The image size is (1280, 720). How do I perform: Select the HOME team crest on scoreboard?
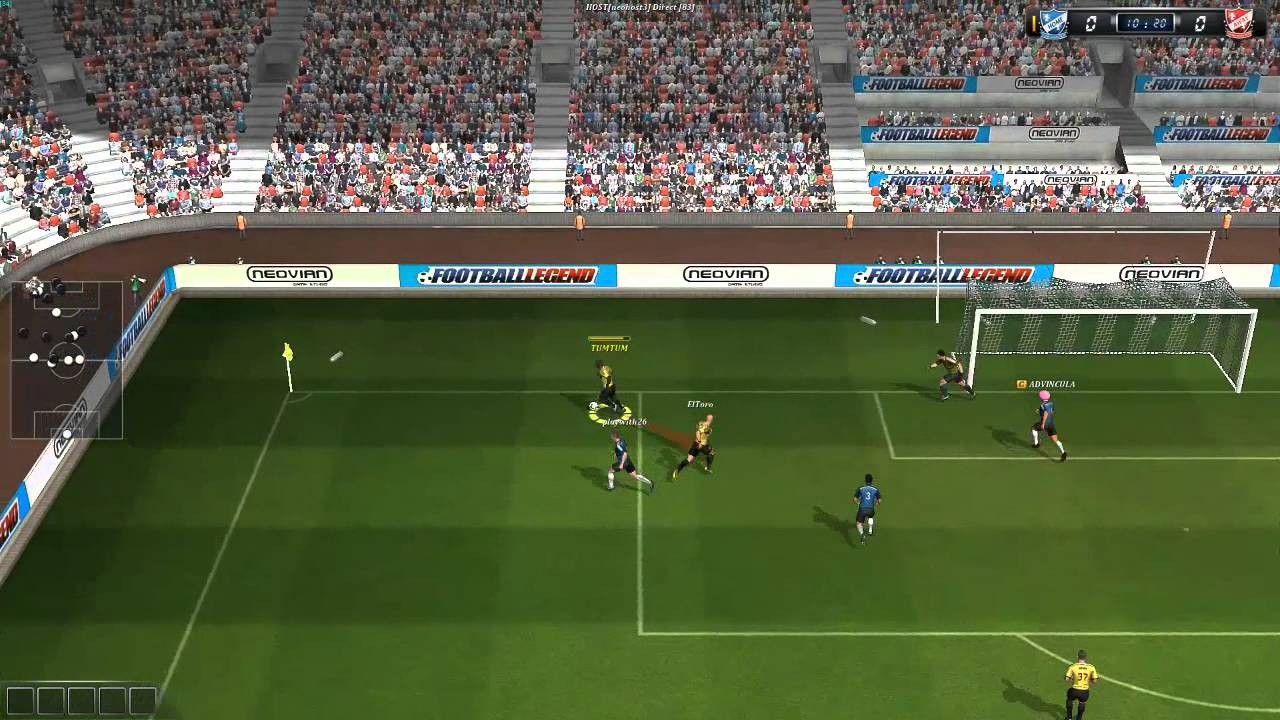click(1052, 22)
